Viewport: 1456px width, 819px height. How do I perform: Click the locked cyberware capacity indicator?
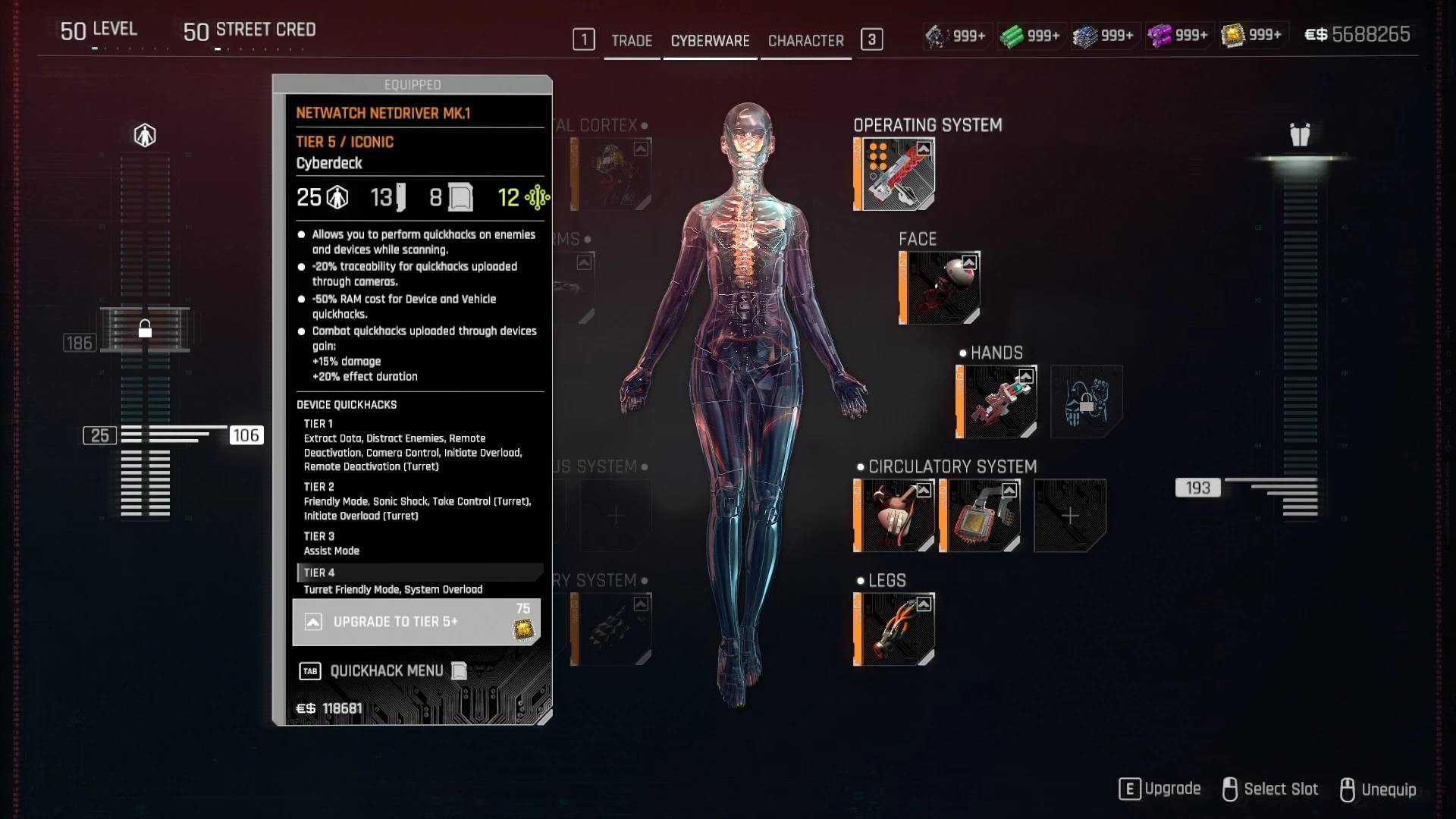(x=145, y=329)
